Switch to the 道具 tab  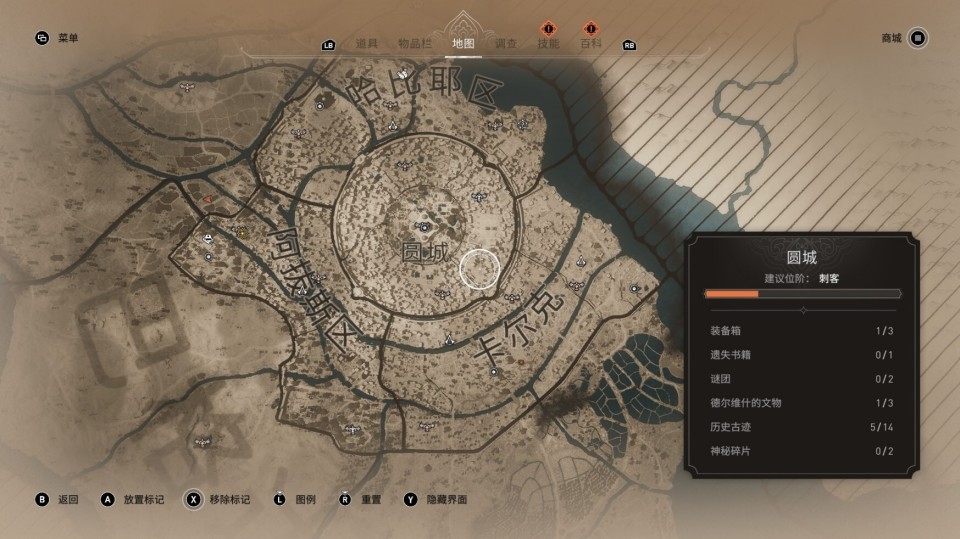pyautogui.click(x=367, y=44)
